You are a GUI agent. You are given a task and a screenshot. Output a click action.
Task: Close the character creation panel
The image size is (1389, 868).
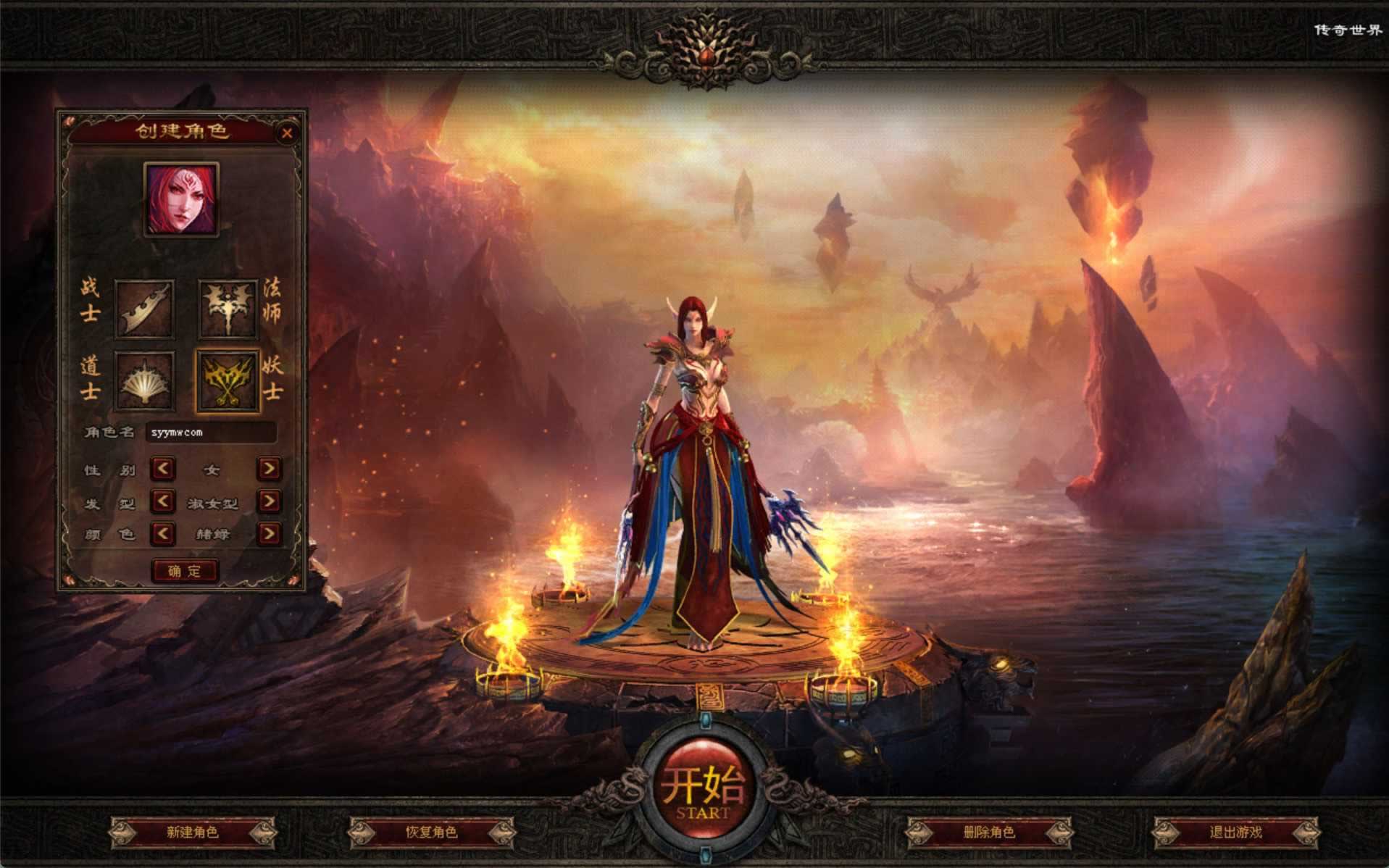(x=287, y=133)
